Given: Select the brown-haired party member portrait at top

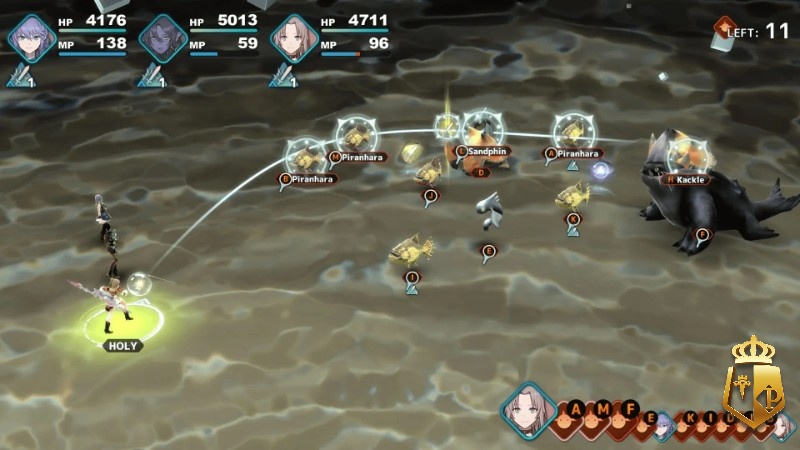Looking at the screenshot, I should tap(291, 38).
